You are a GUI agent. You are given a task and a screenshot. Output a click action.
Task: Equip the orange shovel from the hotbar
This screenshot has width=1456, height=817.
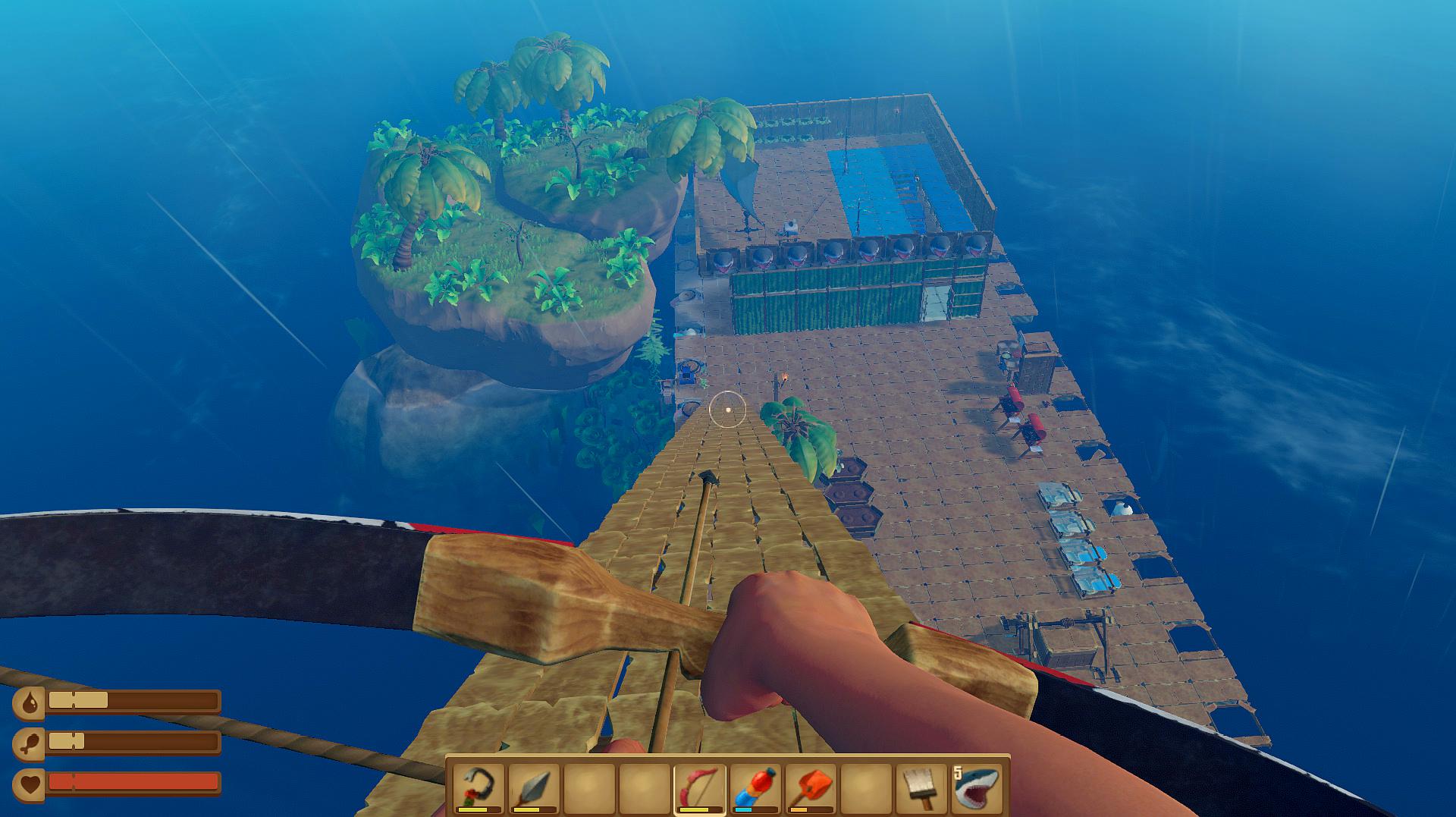811,788
